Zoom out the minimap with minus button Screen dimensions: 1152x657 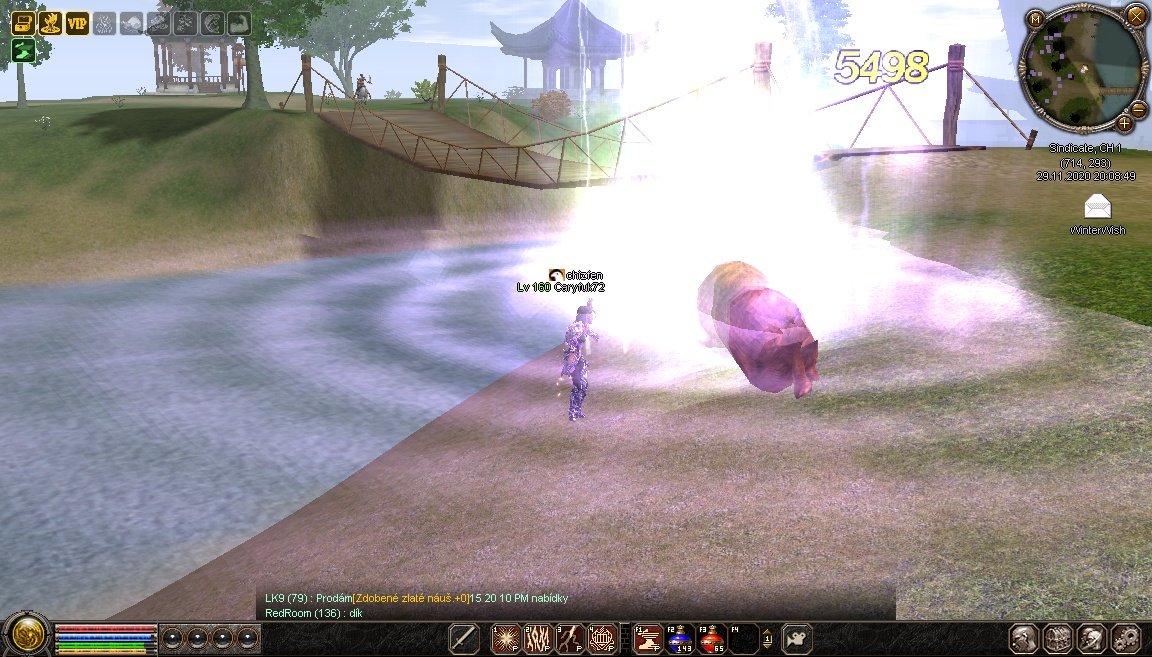pos(1138,107)
